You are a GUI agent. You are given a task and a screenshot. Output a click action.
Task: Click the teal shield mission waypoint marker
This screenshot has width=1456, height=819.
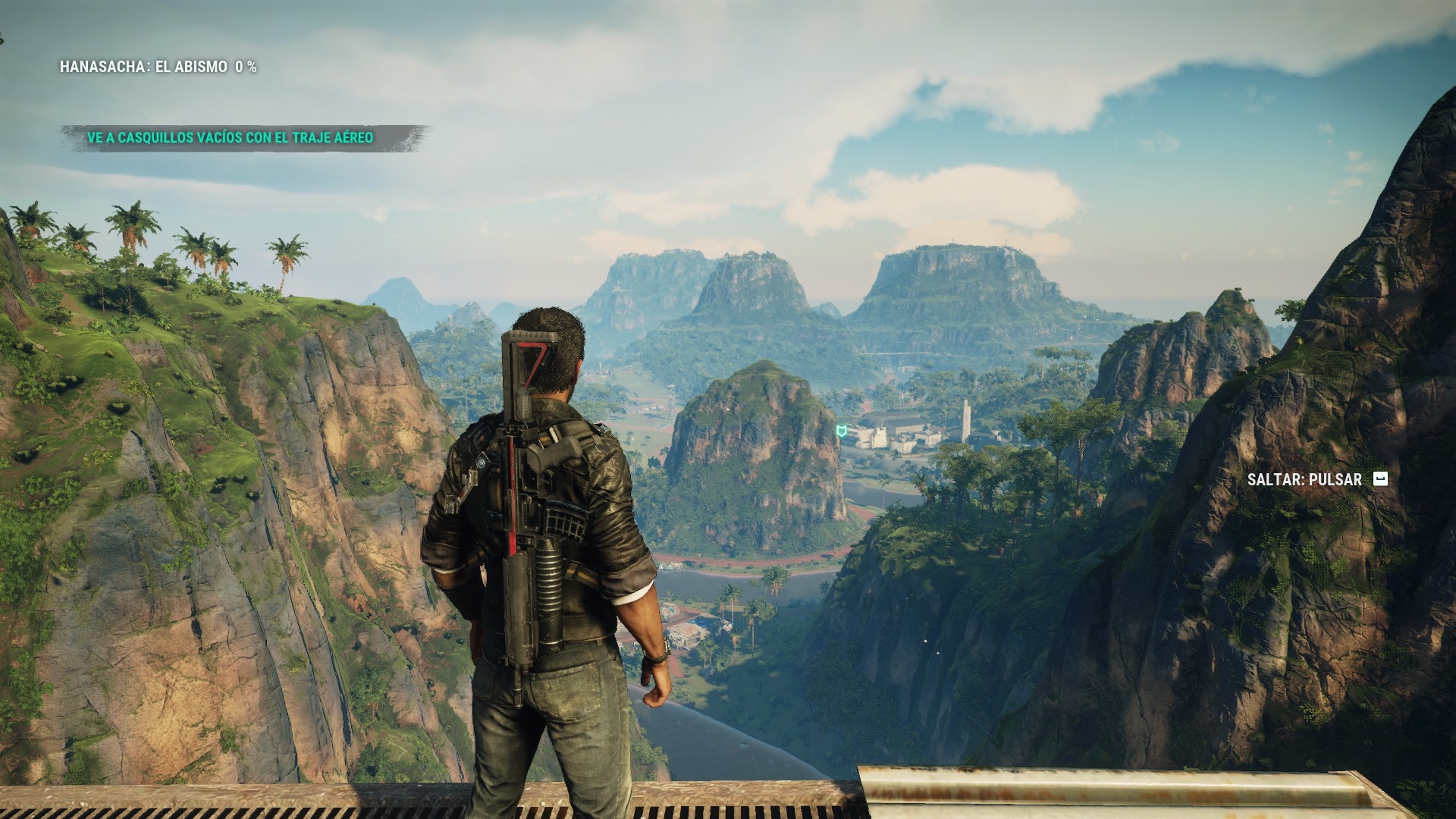click(x=842, y=430)
